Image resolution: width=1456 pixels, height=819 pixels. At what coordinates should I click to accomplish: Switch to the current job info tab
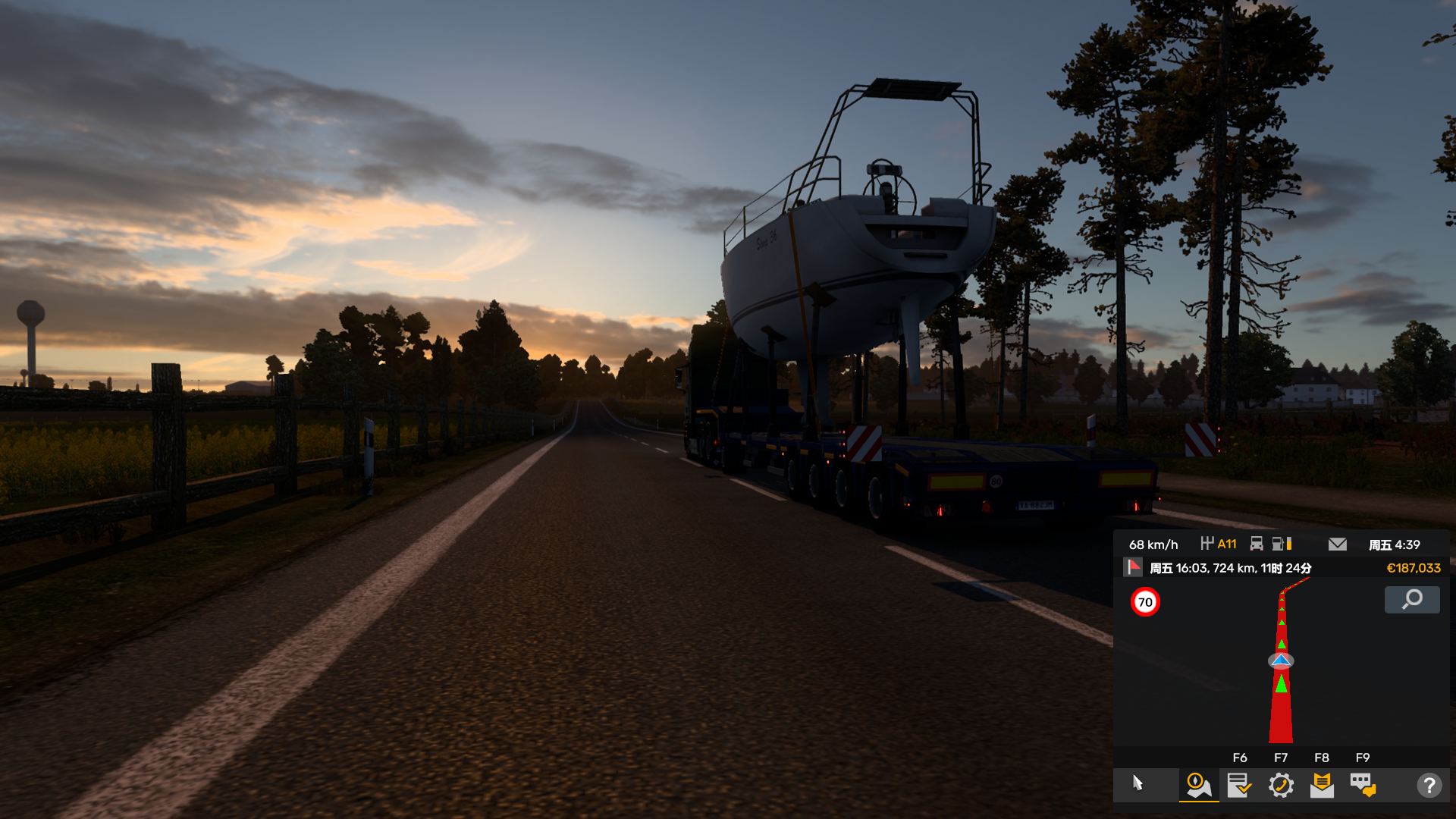[x=1239, y=785]
